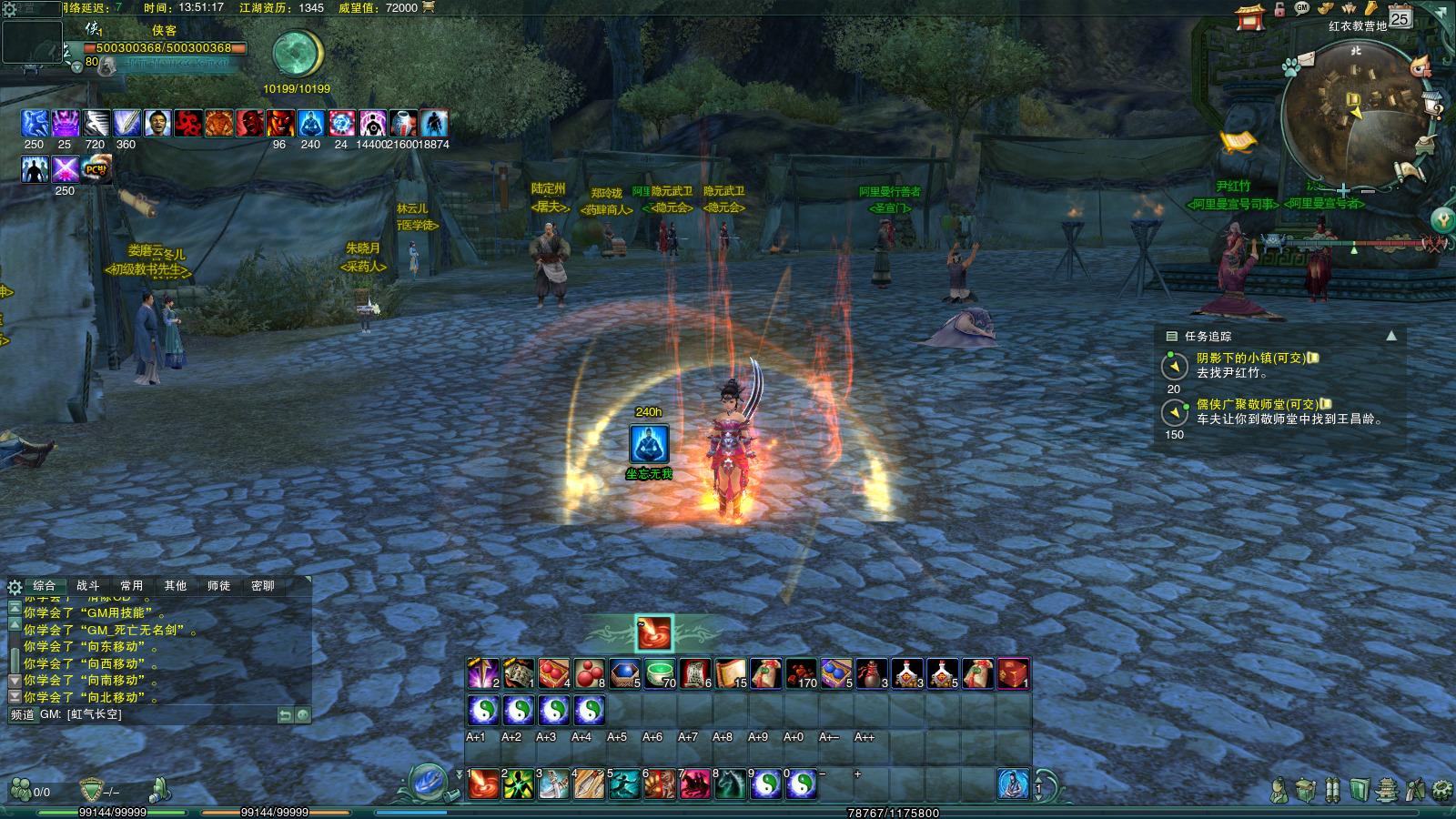The height and width of the screenshot is (819, 1456).
Task: Collapse the 任务追踪 quest tracker
Action: click(x=1391, y=336)
